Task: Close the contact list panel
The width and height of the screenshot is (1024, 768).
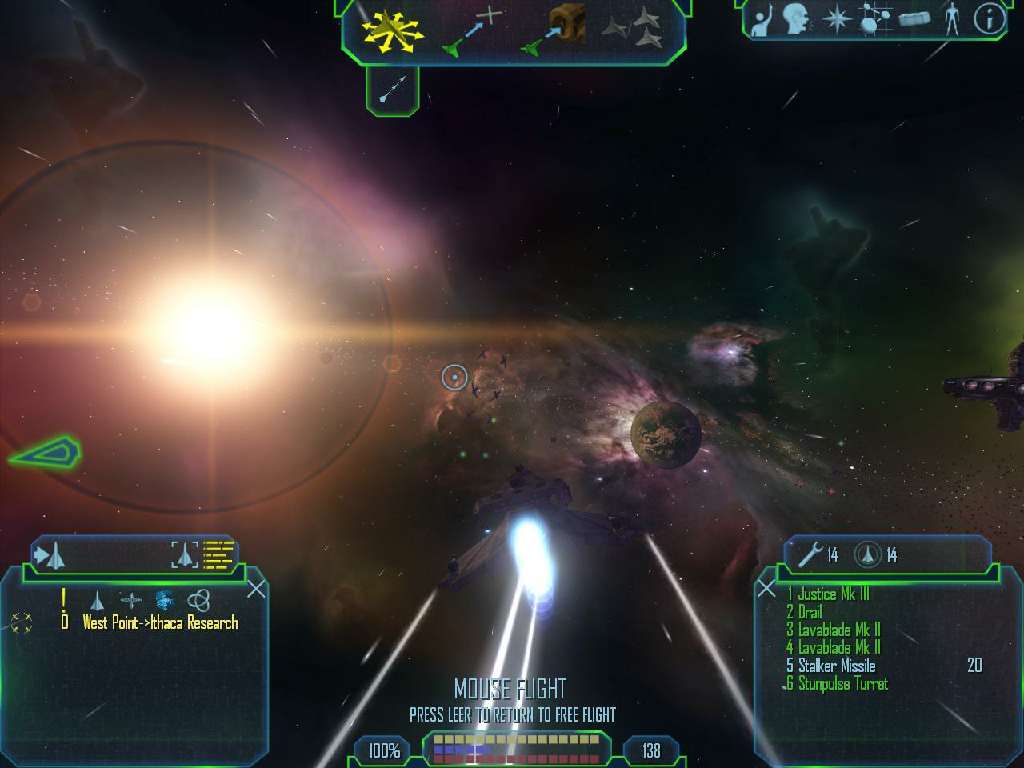Action: tap(256, 588)
